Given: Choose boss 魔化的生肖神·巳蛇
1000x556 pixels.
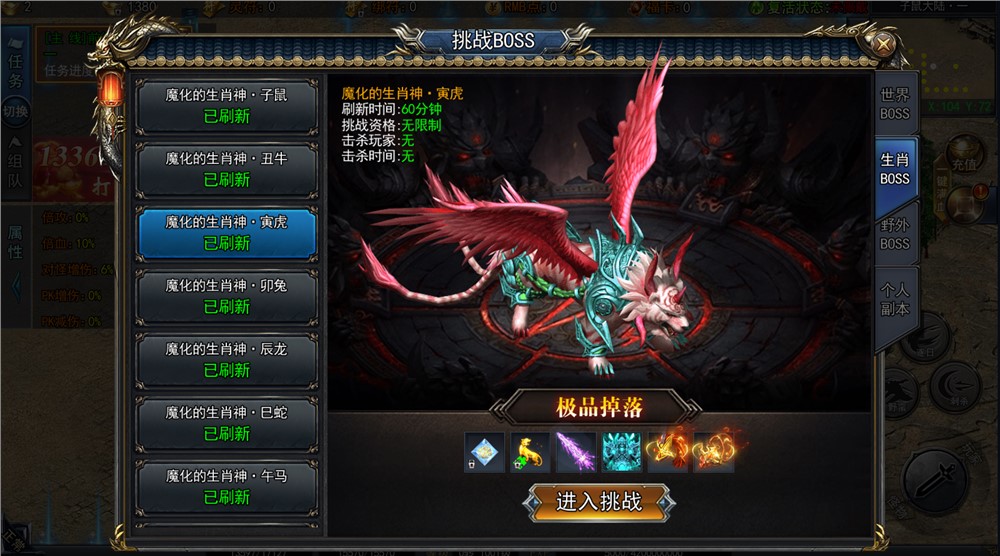Looking at the screenshot, I should (226, 423).
